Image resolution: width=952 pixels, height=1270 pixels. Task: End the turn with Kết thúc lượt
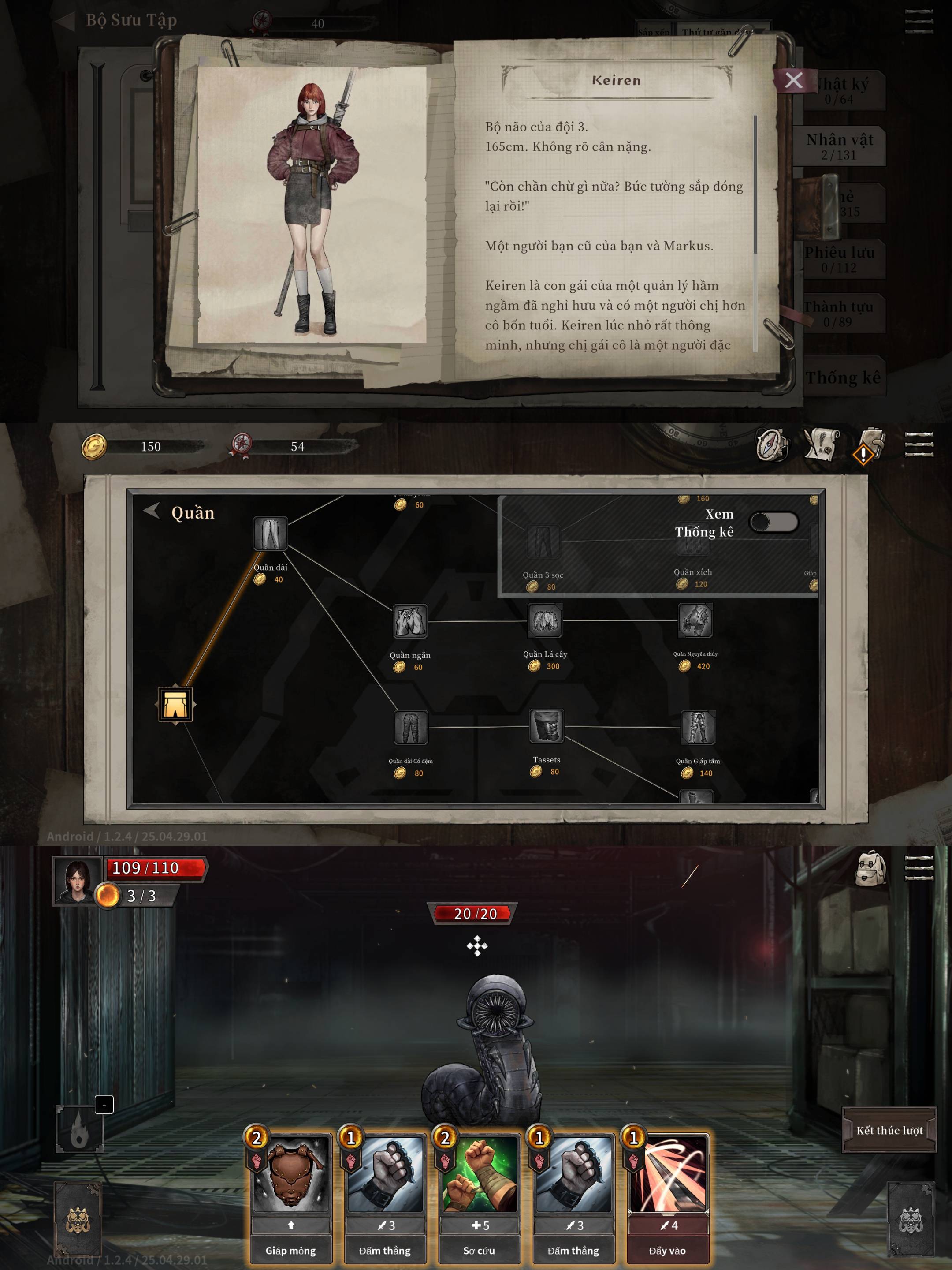(889, 1130)
